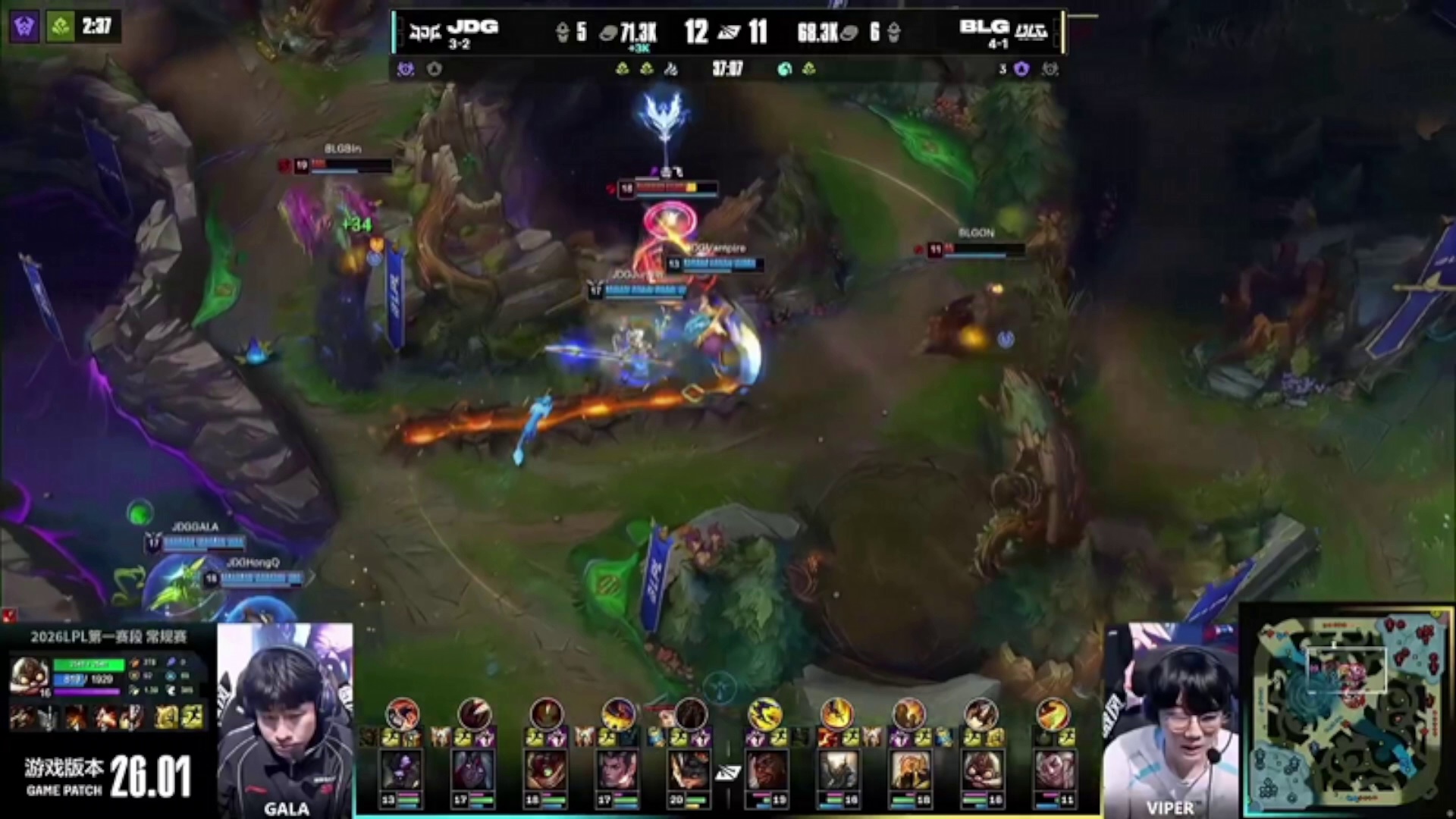
Task: Click the level 16 champion portrait in stats panel
Action: [30, 677]
